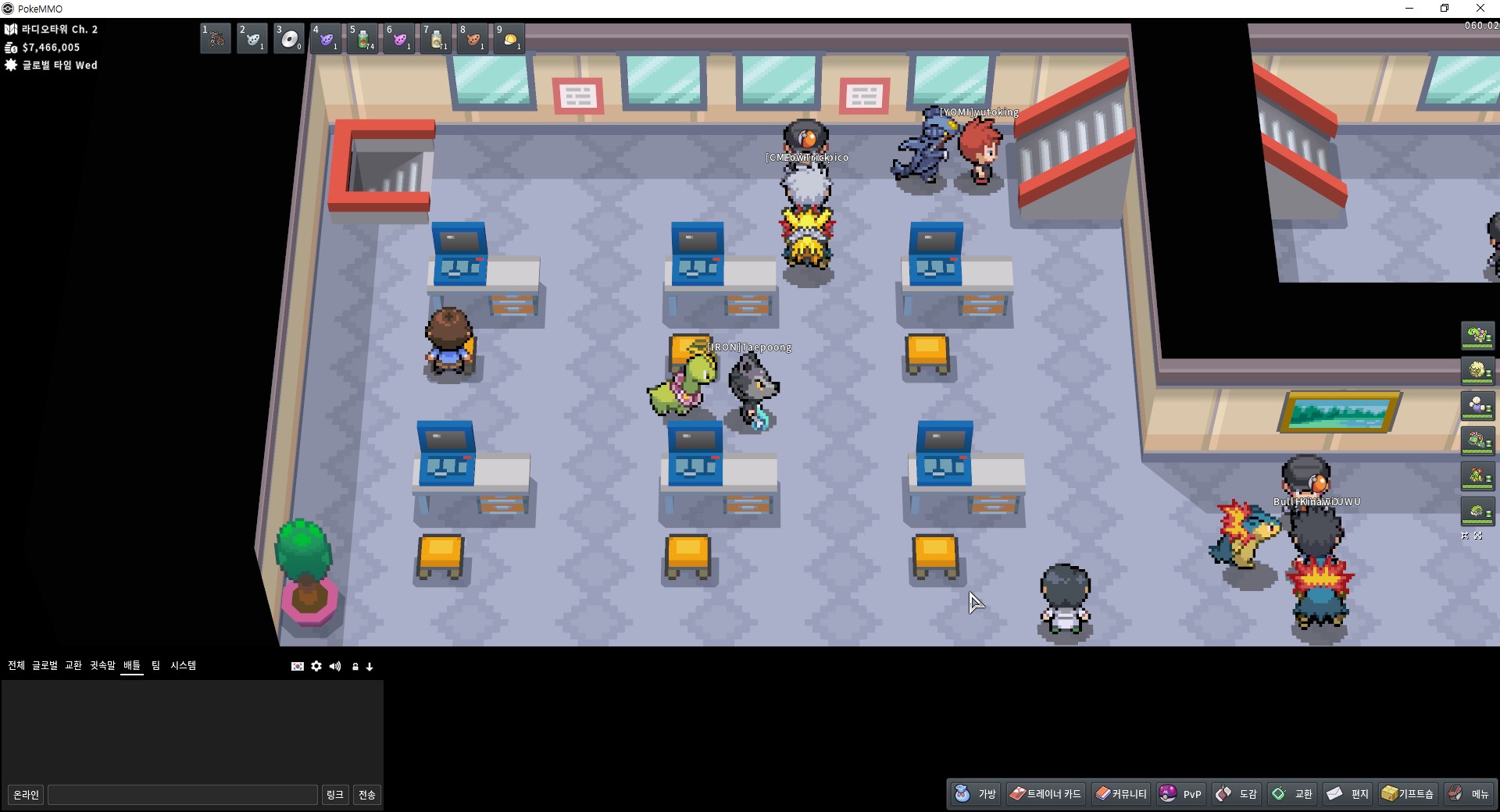Open the 가방 bag menu
The height and width of the screenshot is (812, 1500).
[976, 794]
